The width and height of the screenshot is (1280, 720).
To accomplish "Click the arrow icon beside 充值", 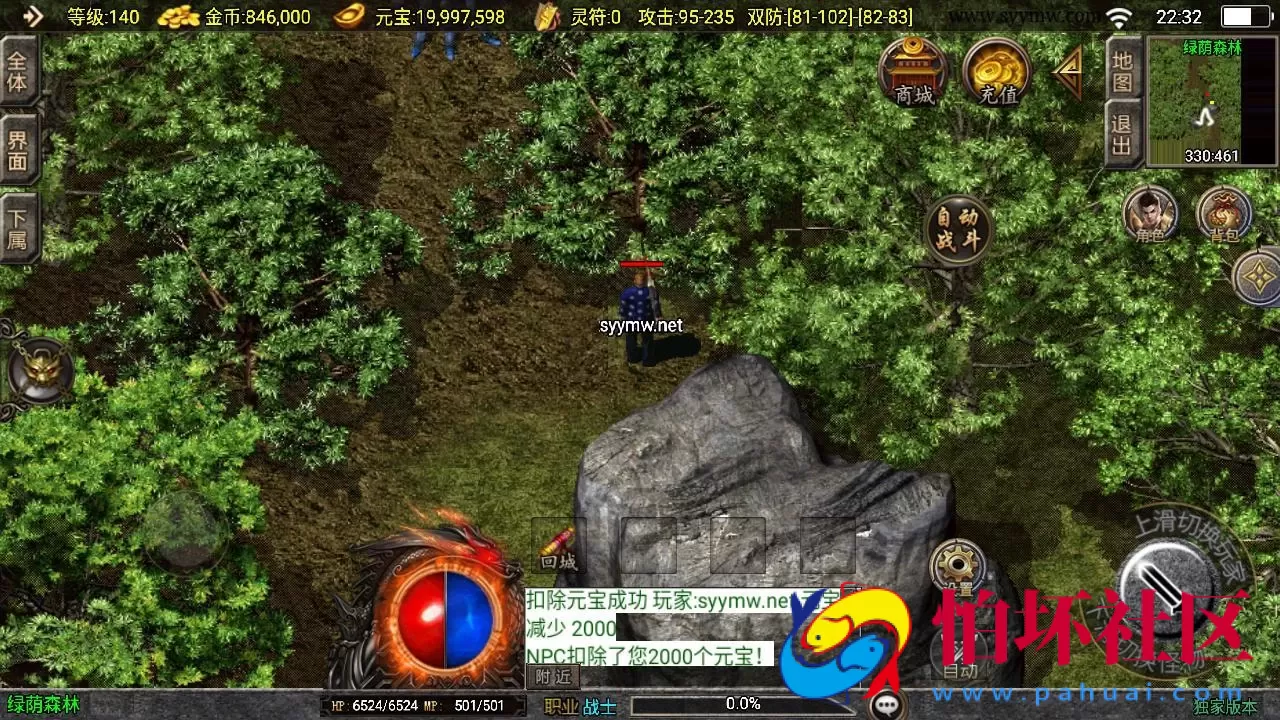I will coord(1068,72).
